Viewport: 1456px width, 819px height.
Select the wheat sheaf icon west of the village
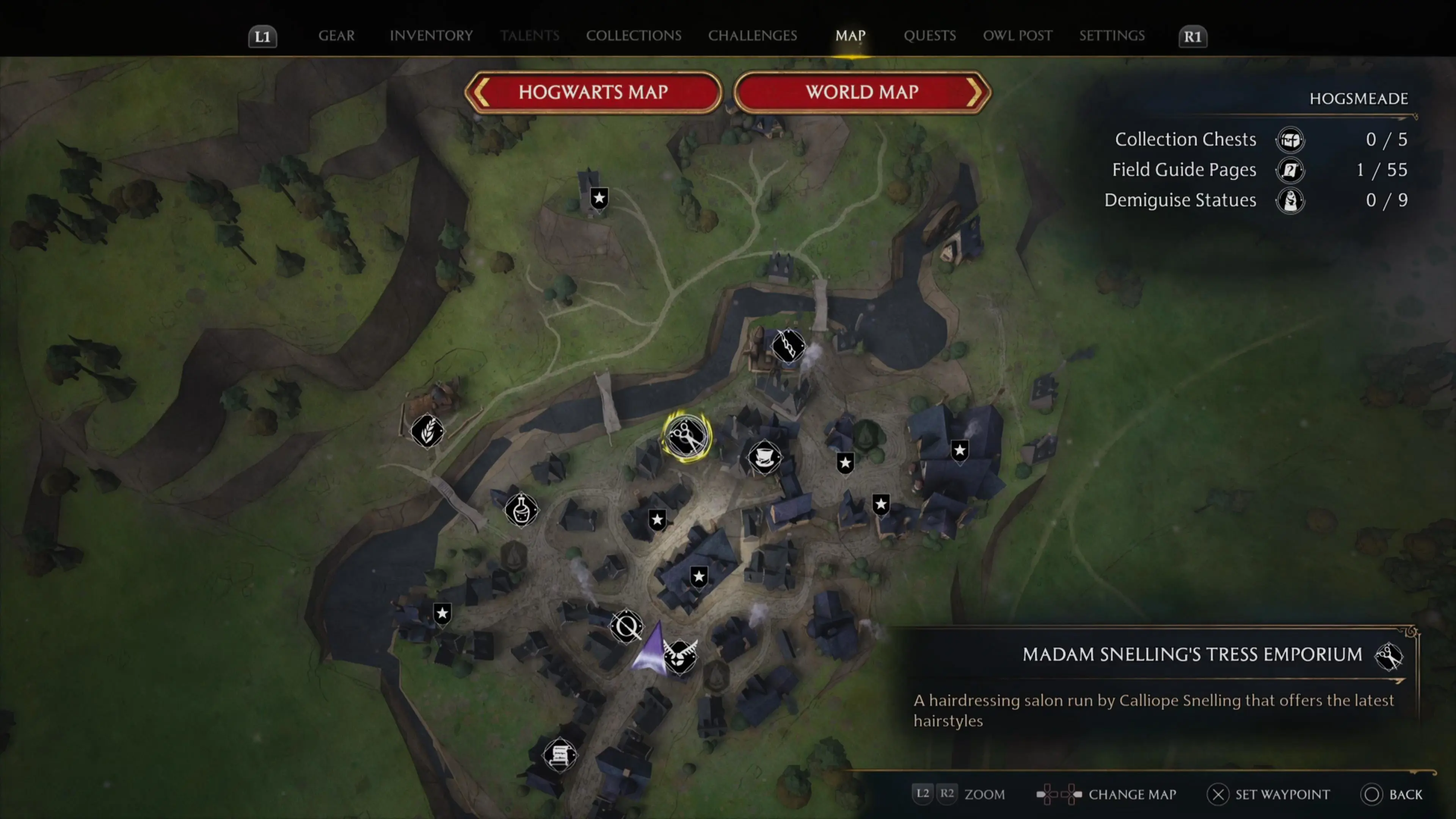tap(427, 432)
